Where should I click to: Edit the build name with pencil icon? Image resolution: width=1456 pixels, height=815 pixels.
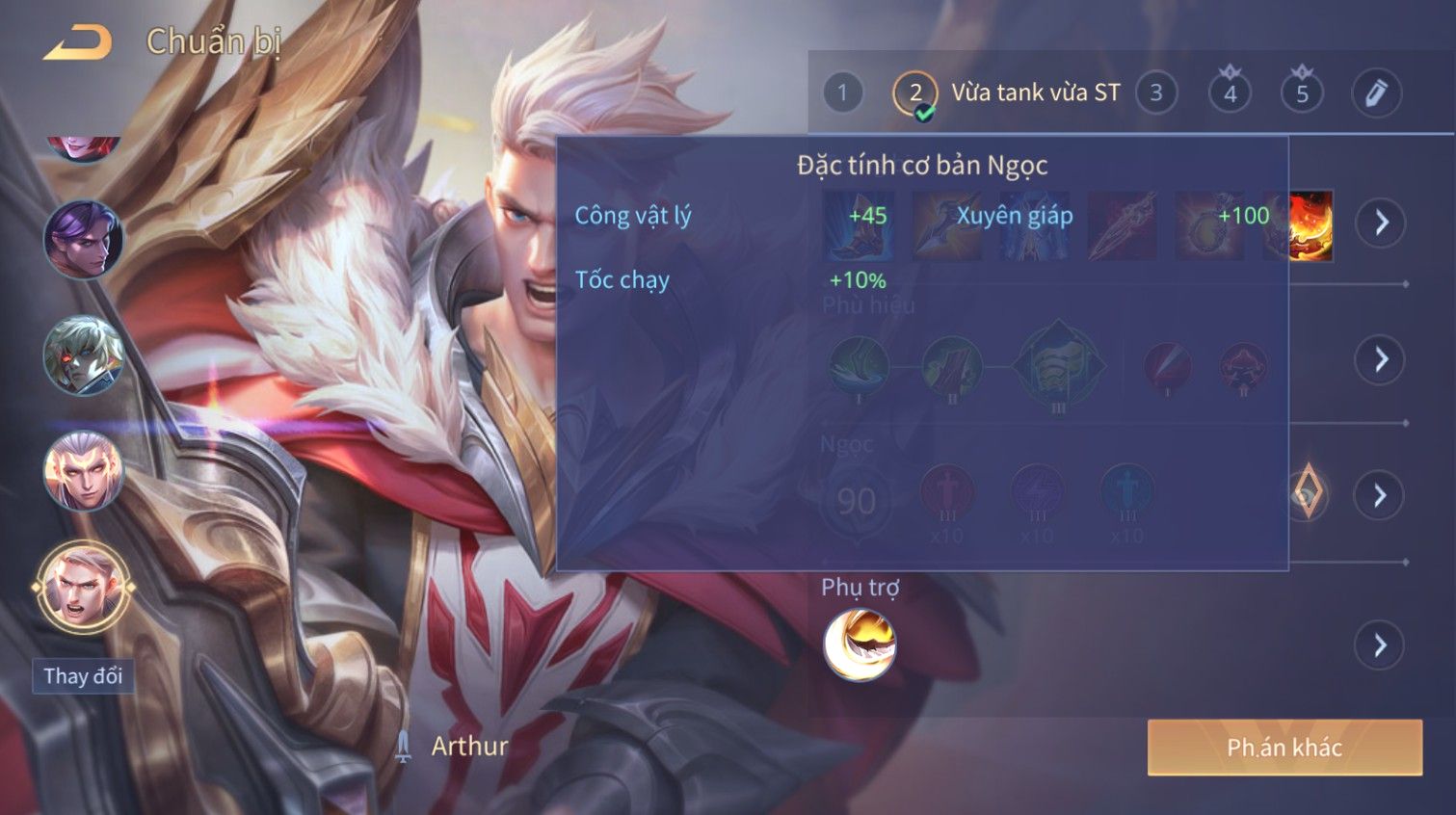tap(1375, 93)
